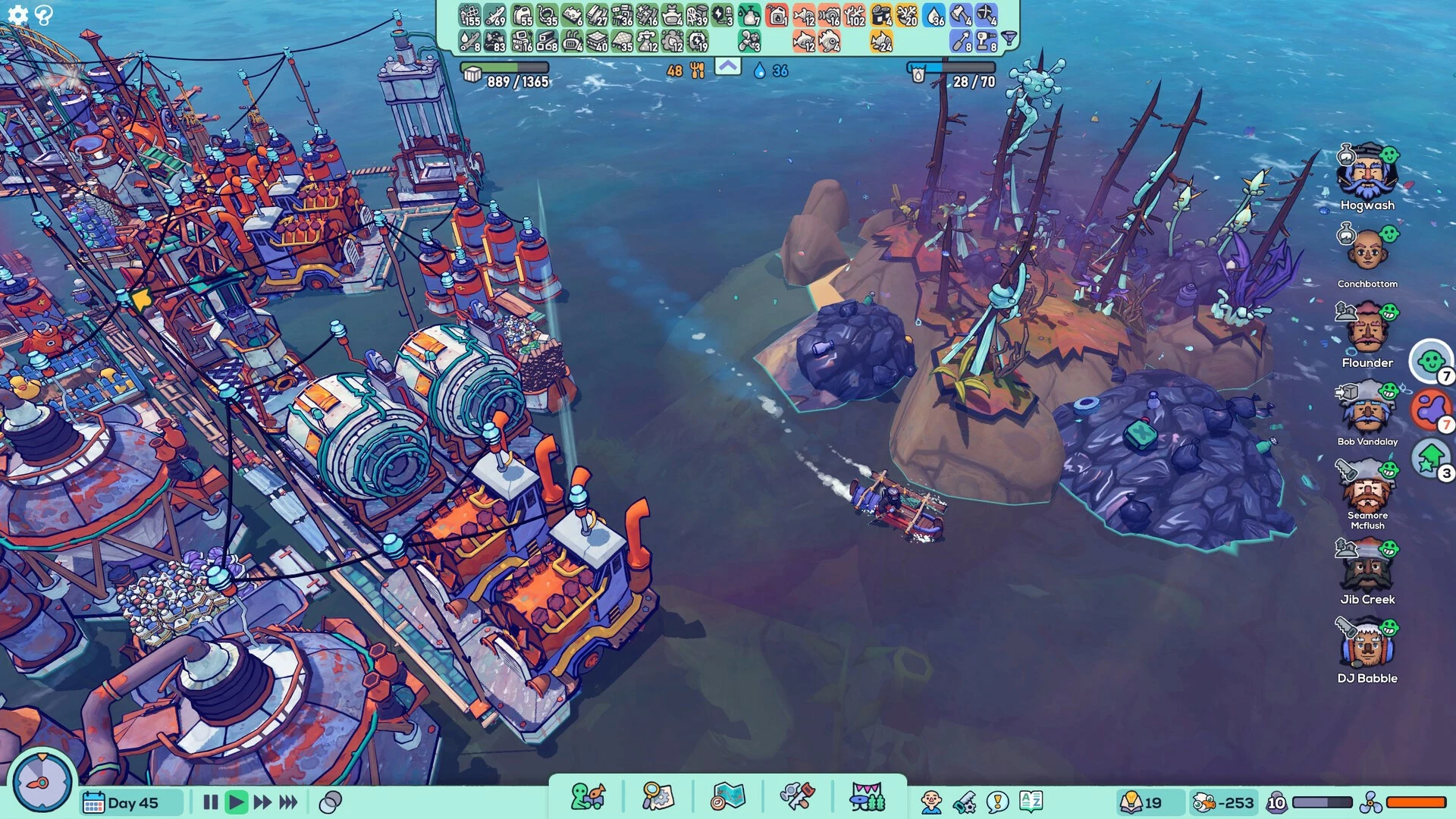Click the resource filter funnel icon
1456x819 pixels.
tap(1009, 38)
